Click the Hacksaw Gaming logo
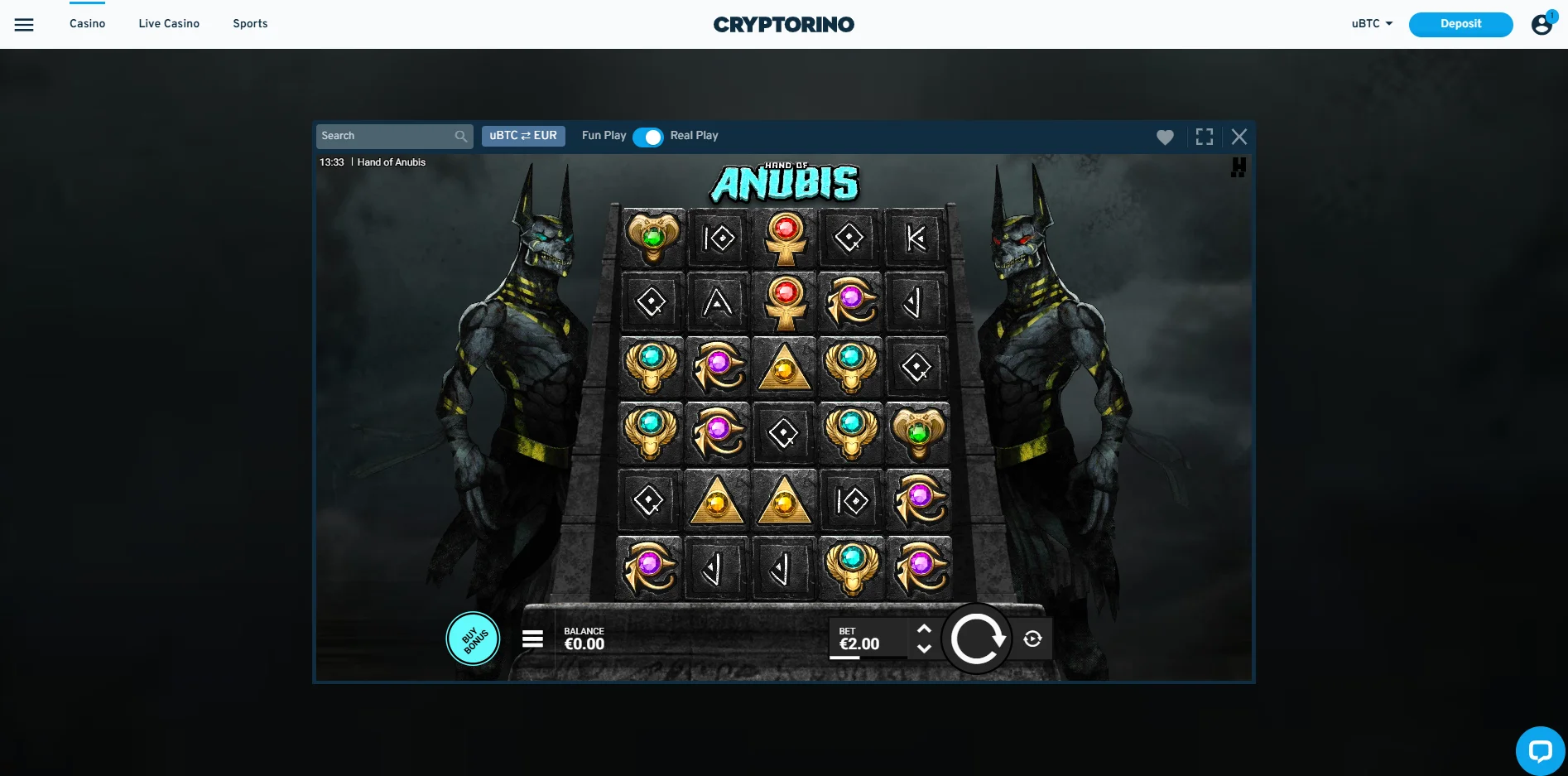Screen dimensions: 1568x776 tap(1237, 166)
